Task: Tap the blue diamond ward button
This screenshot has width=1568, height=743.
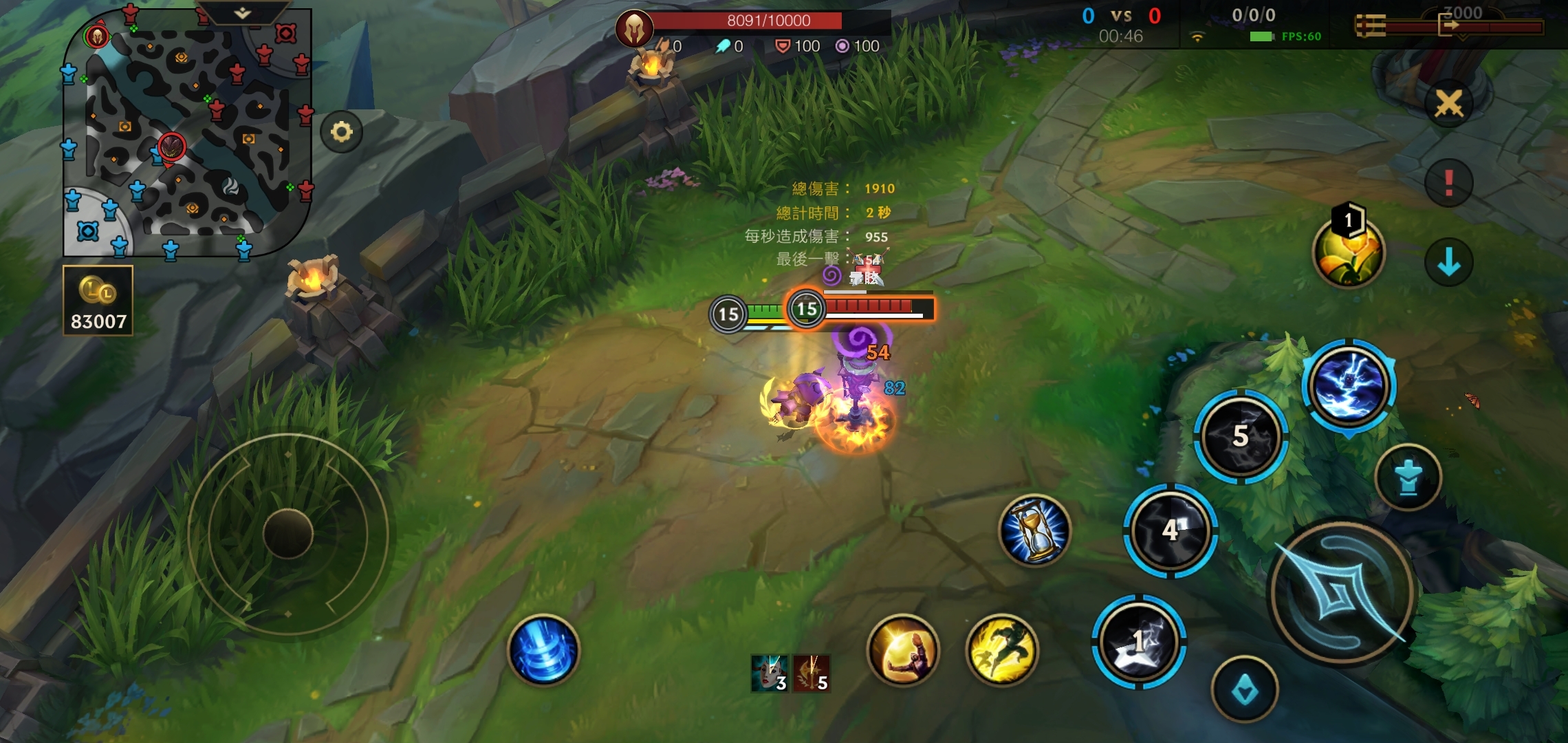Action: 1244,690
